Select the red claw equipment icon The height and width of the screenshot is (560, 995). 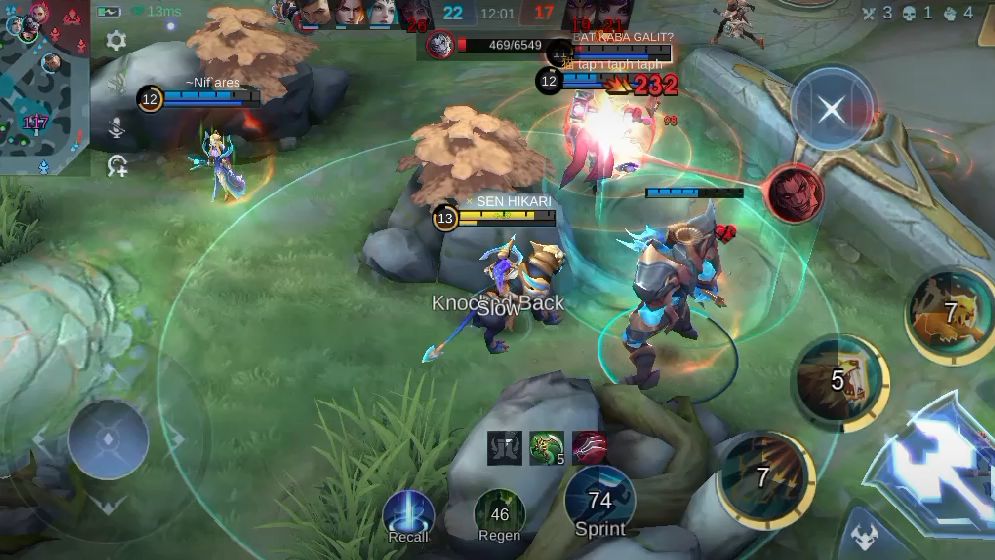point(589,448)
